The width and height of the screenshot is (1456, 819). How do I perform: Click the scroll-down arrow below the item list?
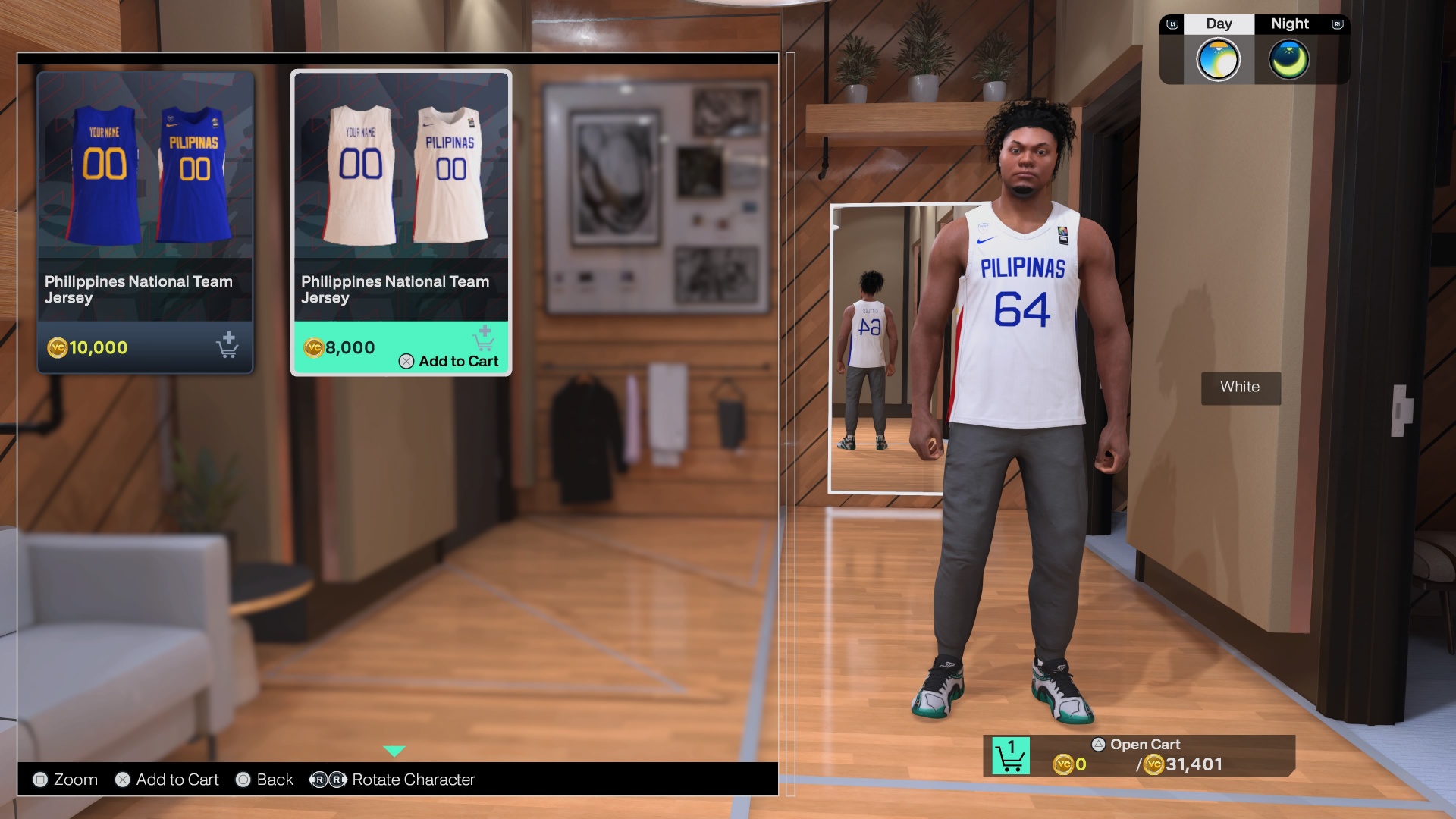point(394,751)
